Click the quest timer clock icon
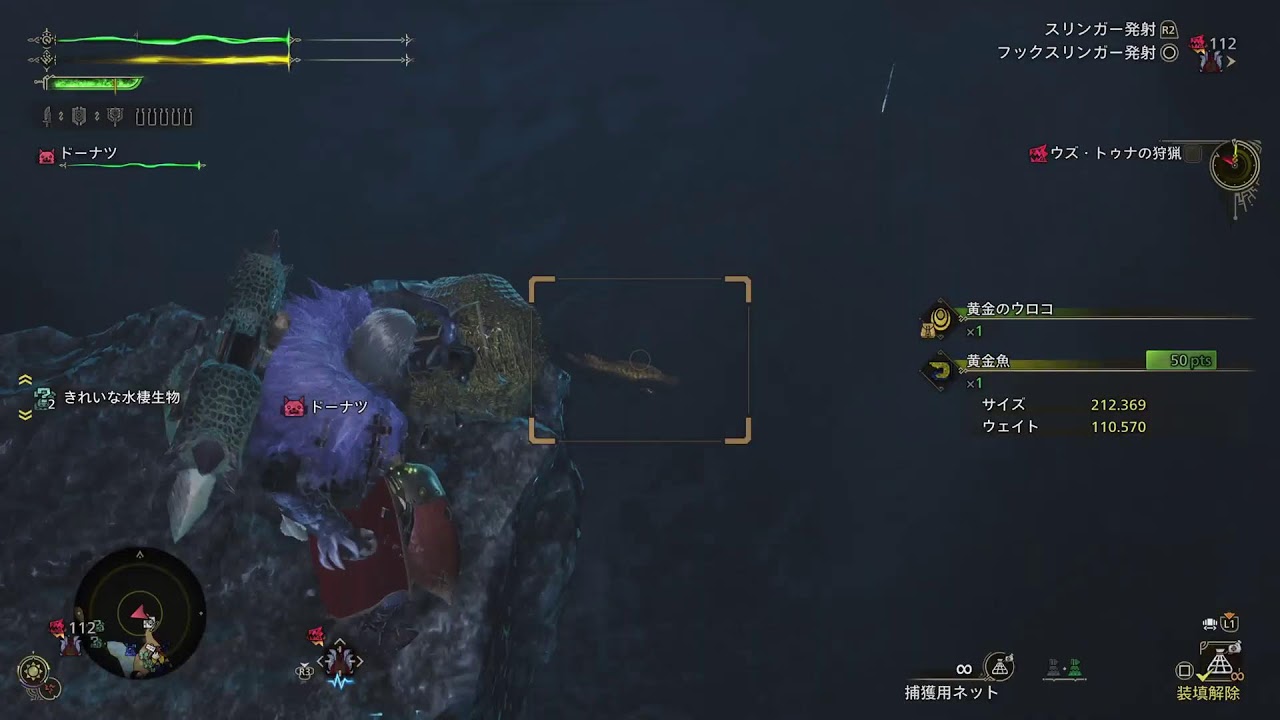Screen dimensions: 1280x720 (1234, 163)
